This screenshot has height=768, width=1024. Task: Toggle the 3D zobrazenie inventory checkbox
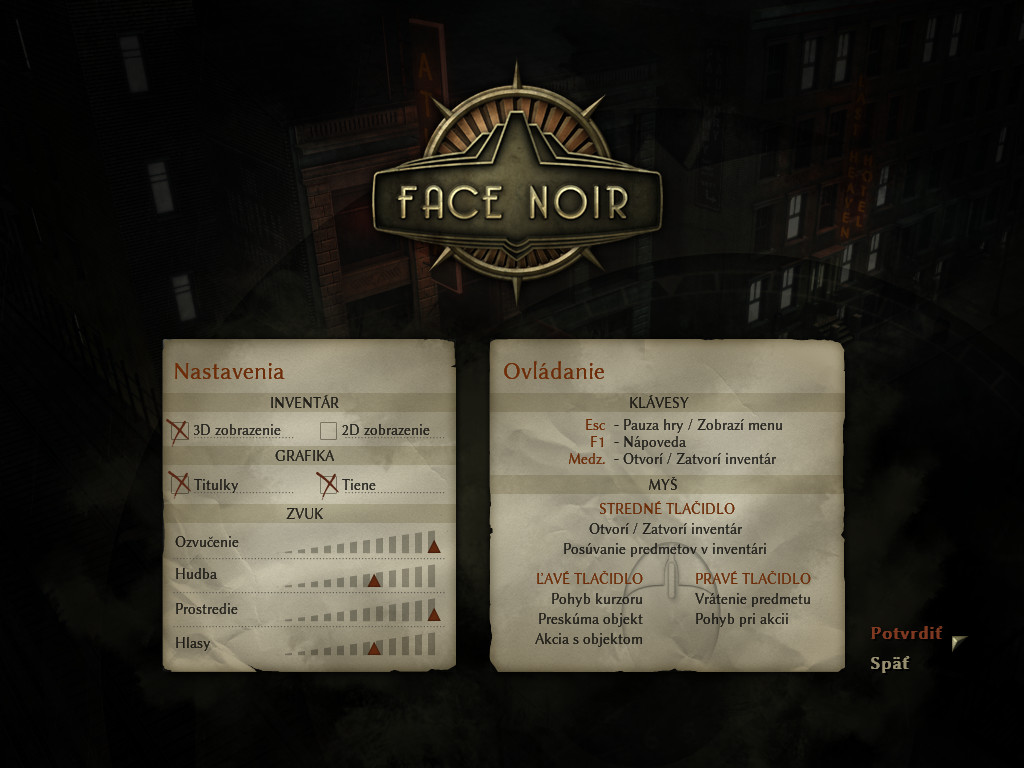tap(179, 431)
